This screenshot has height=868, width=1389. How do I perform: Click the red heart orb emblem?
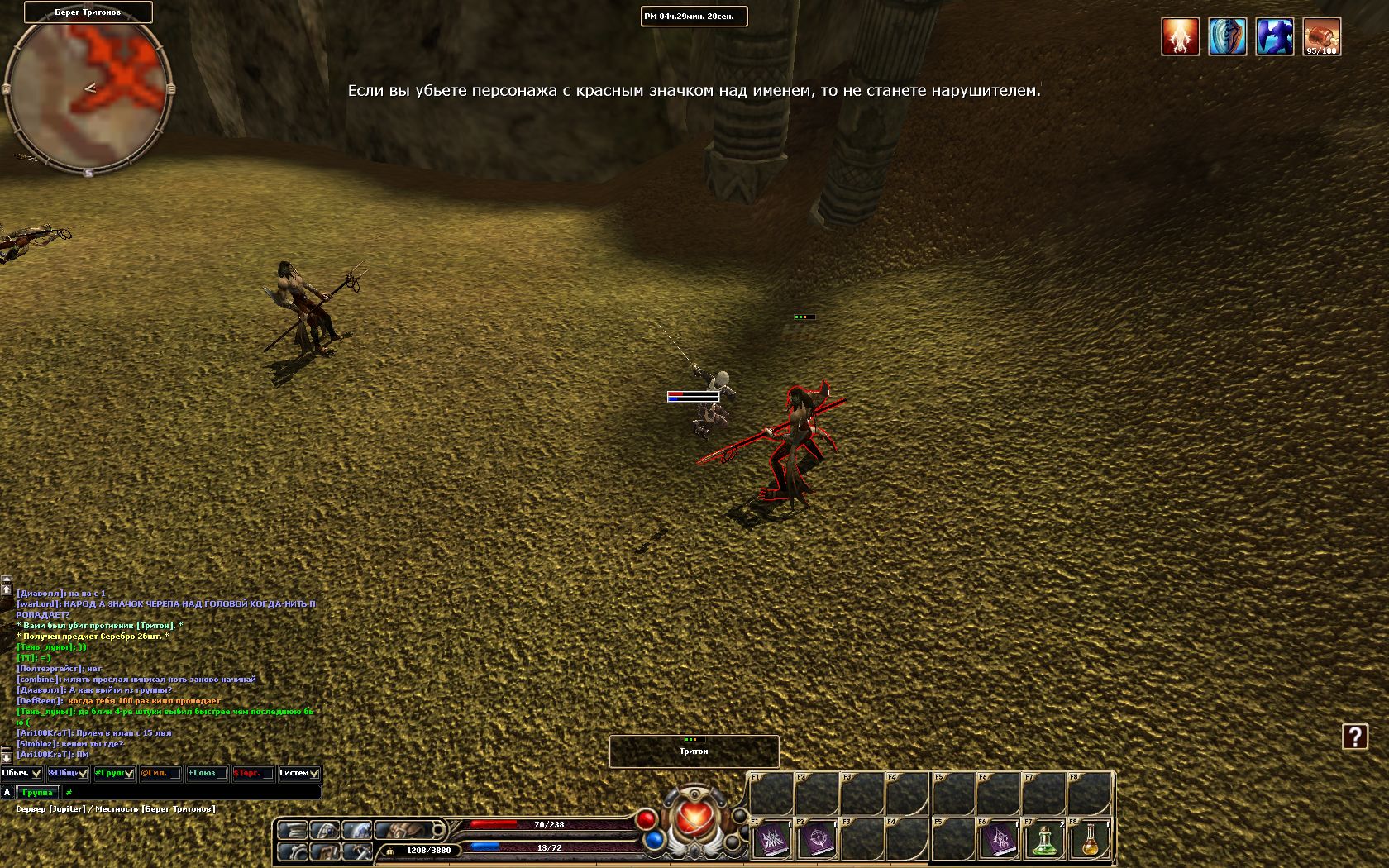[x=694, y=820]
